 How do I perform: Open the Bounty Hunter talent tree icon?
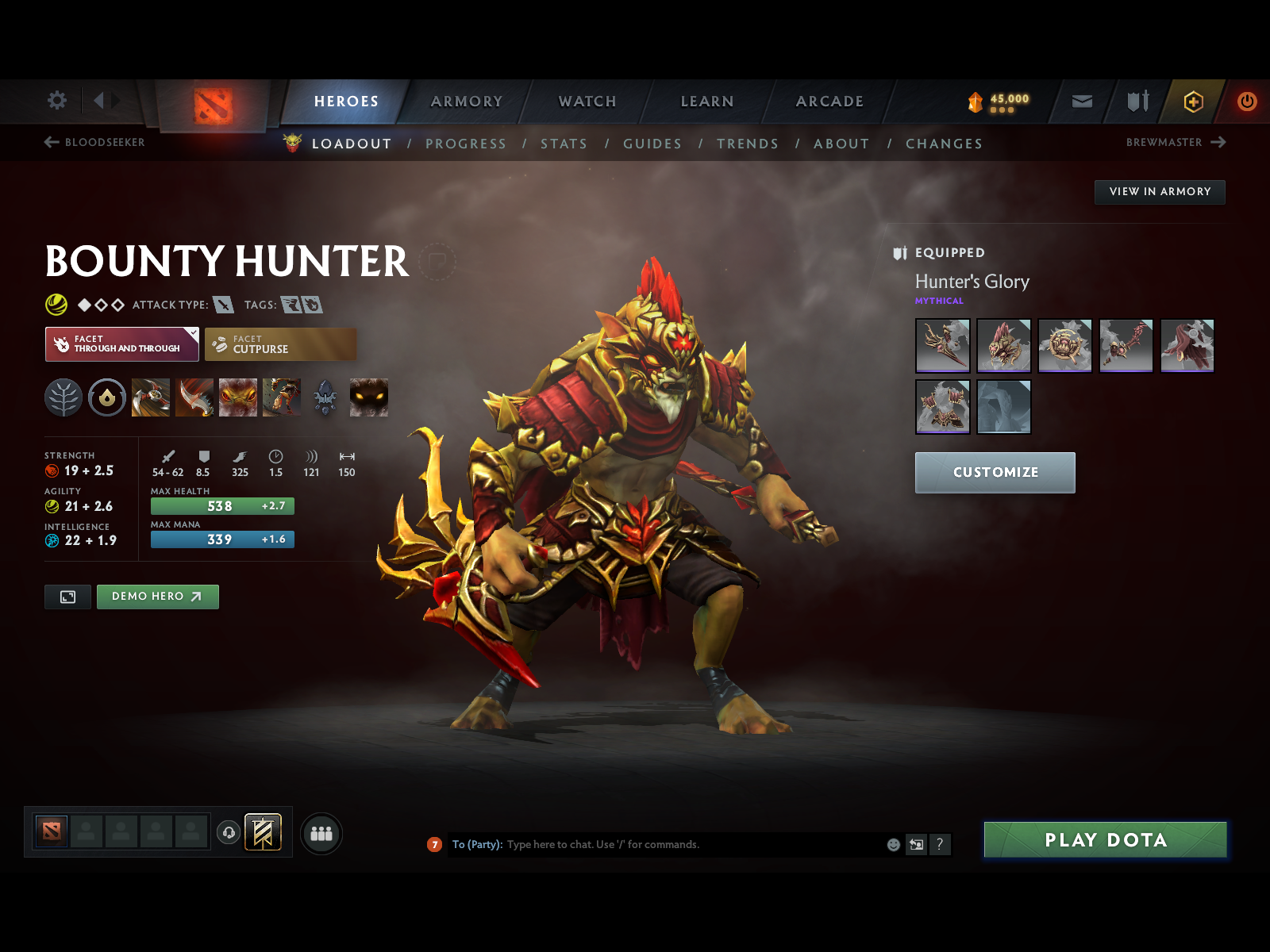[x=65, y=397]
